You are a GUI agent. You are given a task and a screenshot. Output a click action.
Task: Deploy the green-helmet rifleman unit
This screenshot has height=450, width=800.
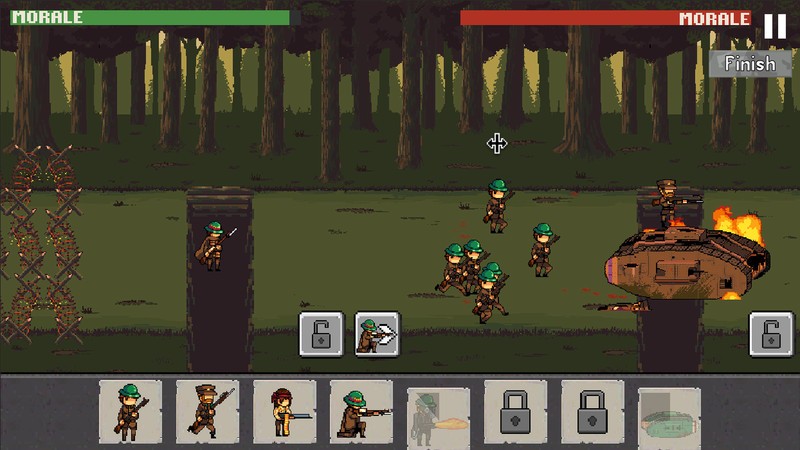[x=131, y=411]
